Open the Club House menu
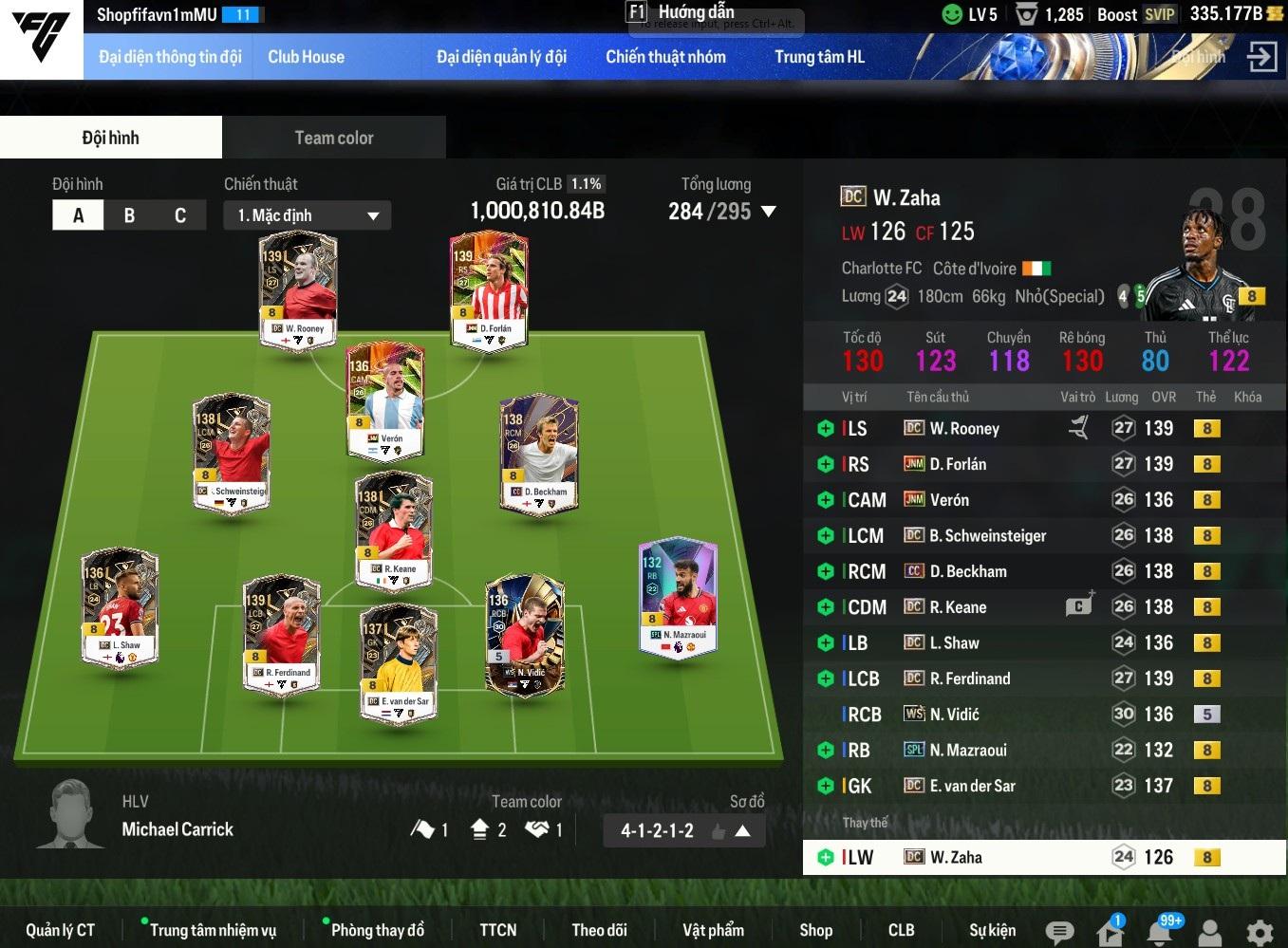 [306, 57]
